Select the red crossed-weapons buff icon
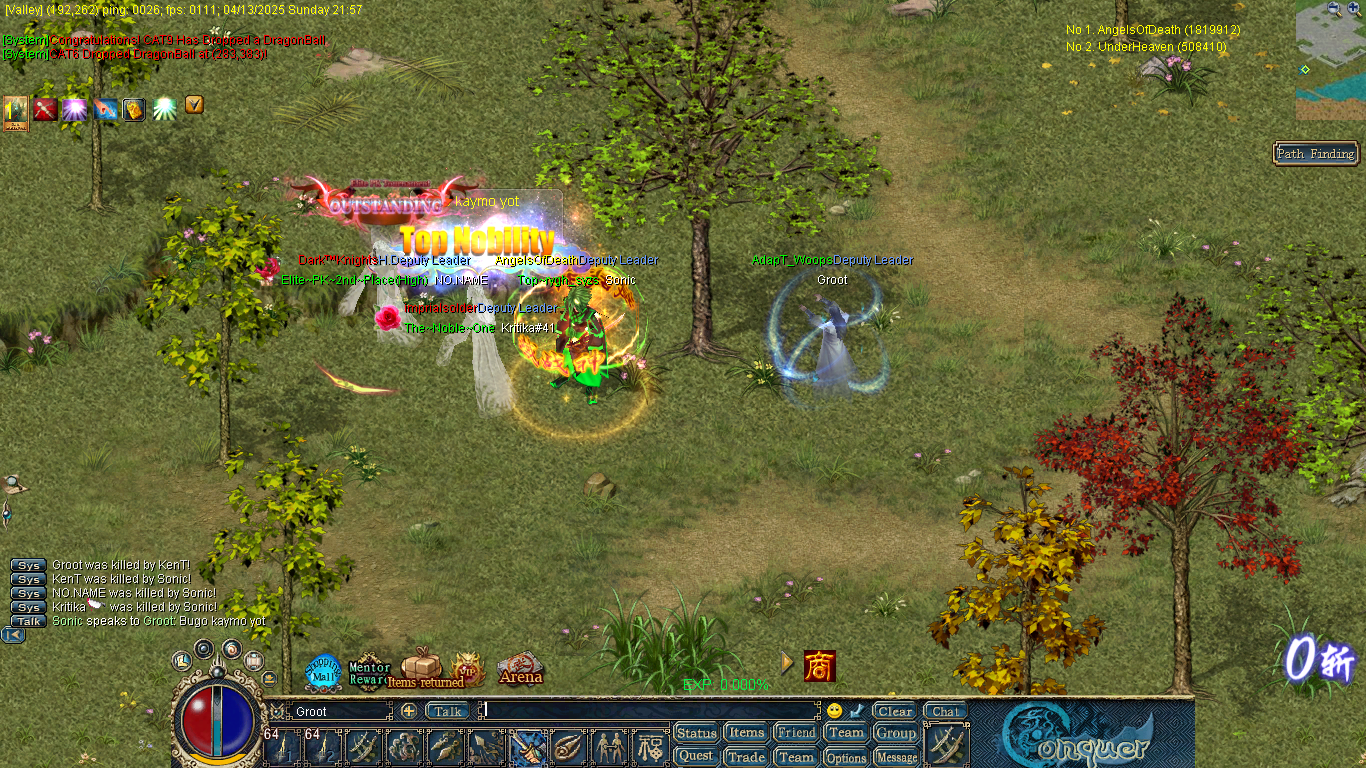The image size is (1366, 768). click(x=45, y=109)
